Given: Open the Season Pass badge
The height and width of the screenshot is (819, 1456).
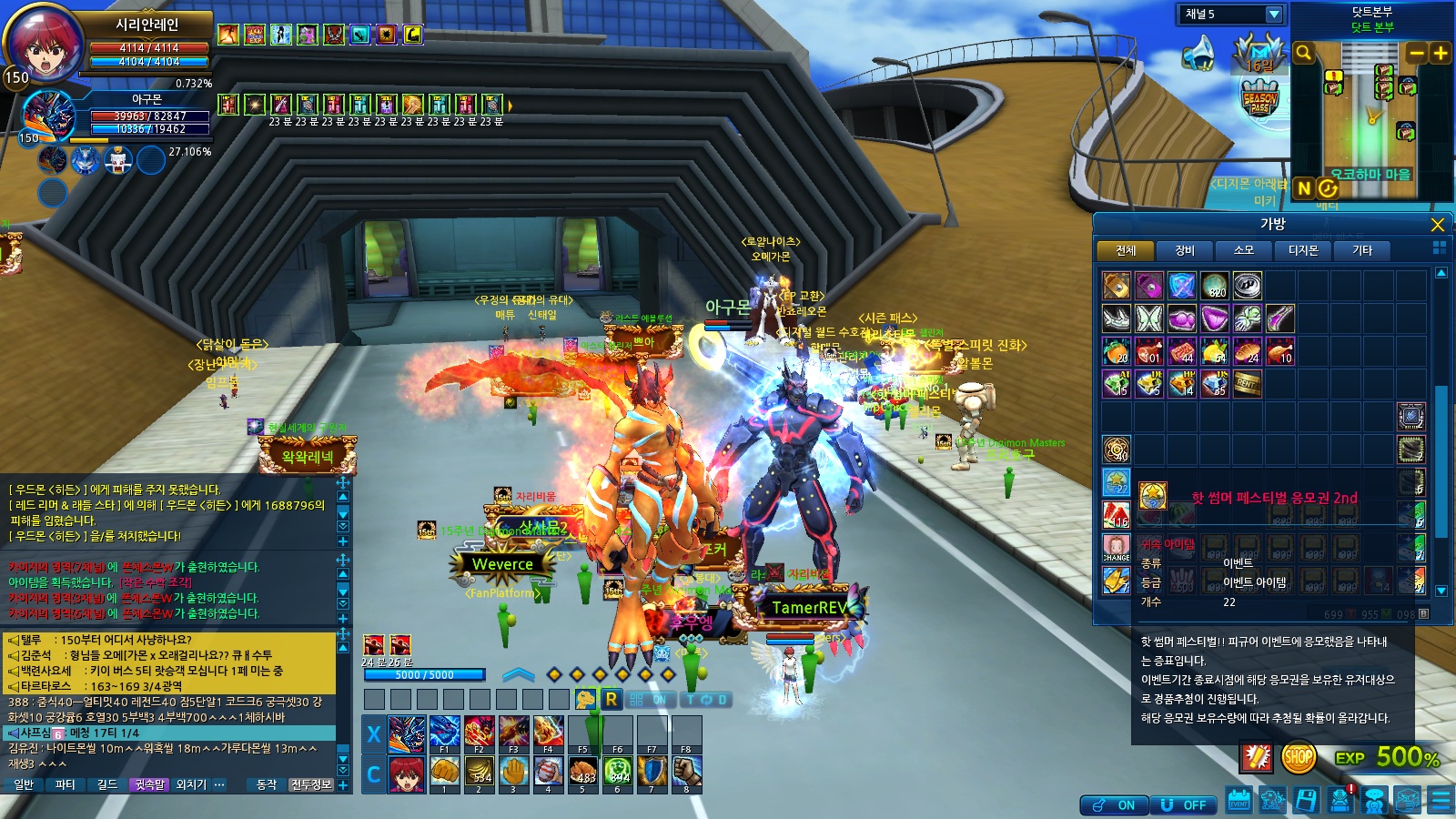Looking at the screenshot, I should [1259, 98].
